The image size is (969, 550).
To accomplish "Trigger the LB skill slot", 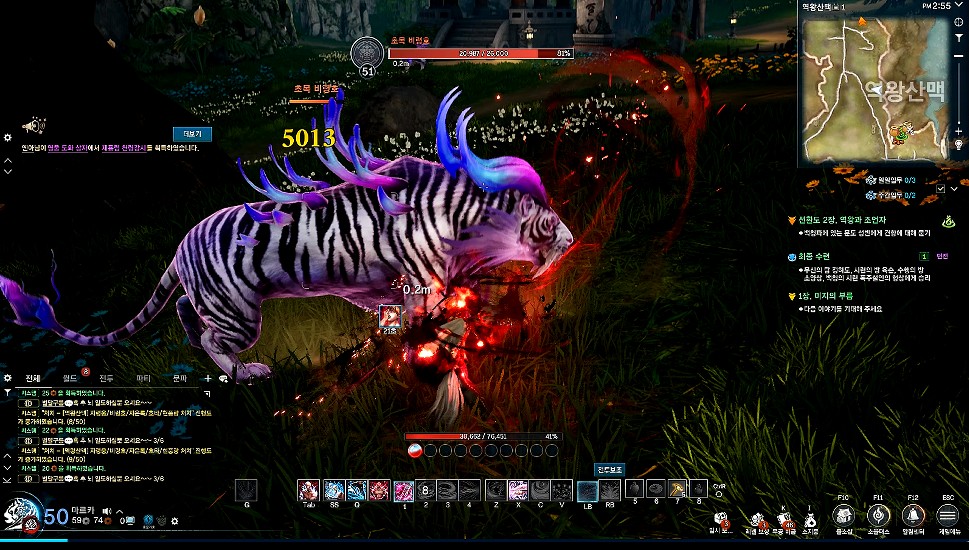I will tap(587, 490).
